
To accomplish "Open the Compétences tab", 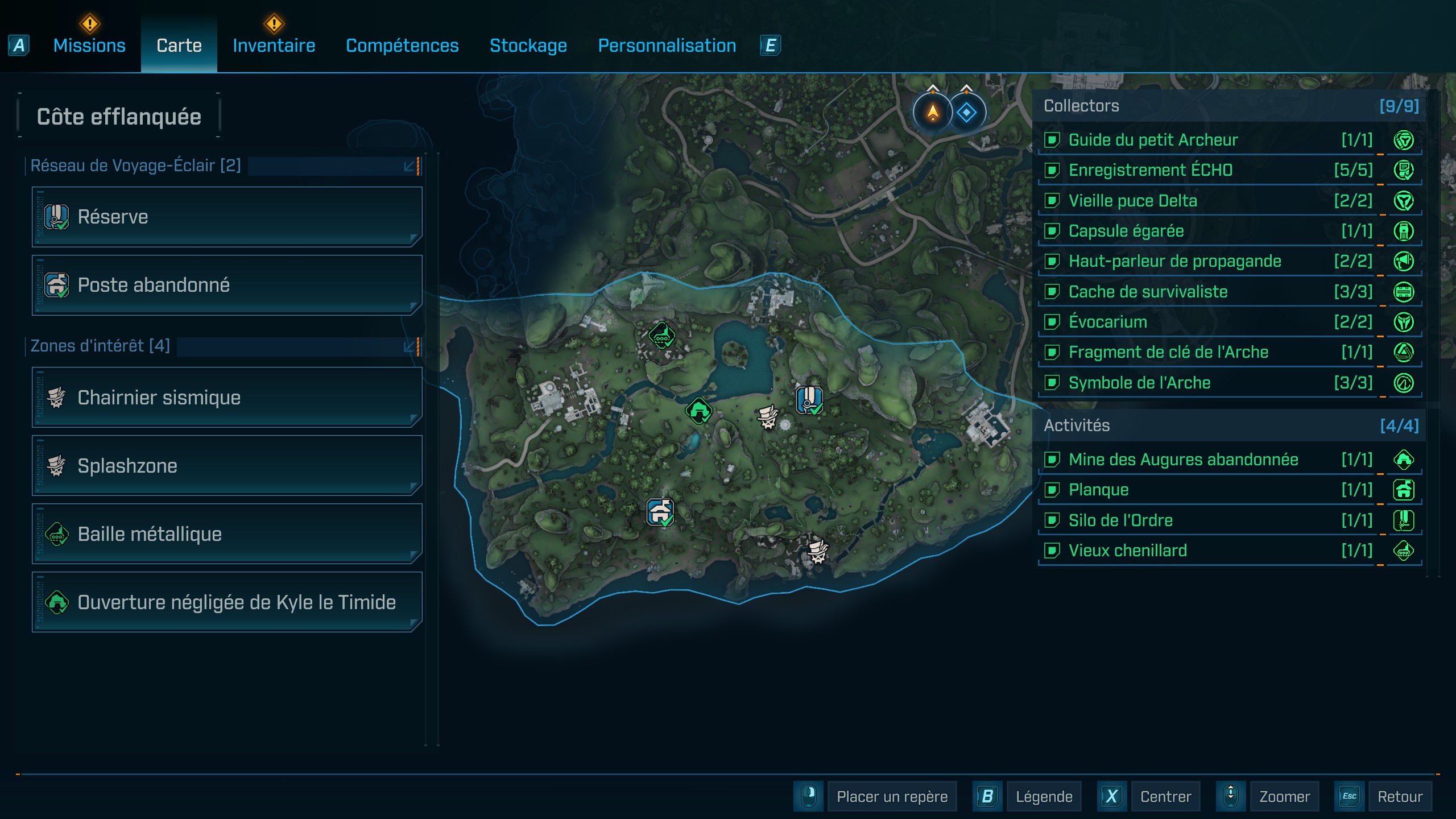I will (402, 45).
